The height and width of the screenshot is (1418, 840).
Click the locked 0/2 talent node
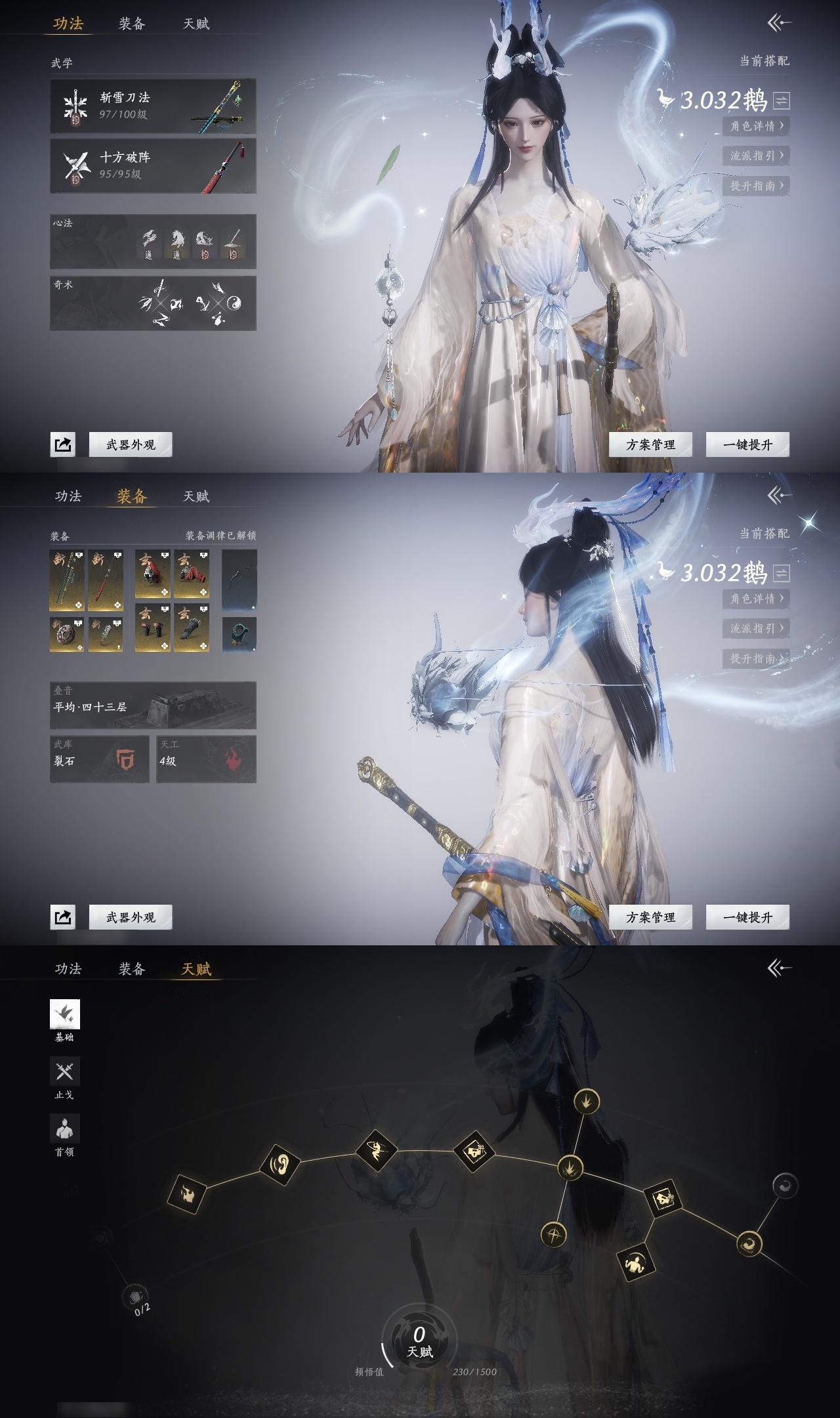136,1297
